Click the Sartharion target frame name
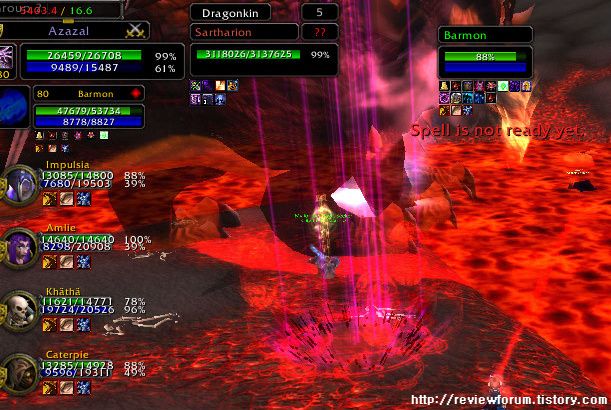The image size is (611, 410). coord(236,32)
